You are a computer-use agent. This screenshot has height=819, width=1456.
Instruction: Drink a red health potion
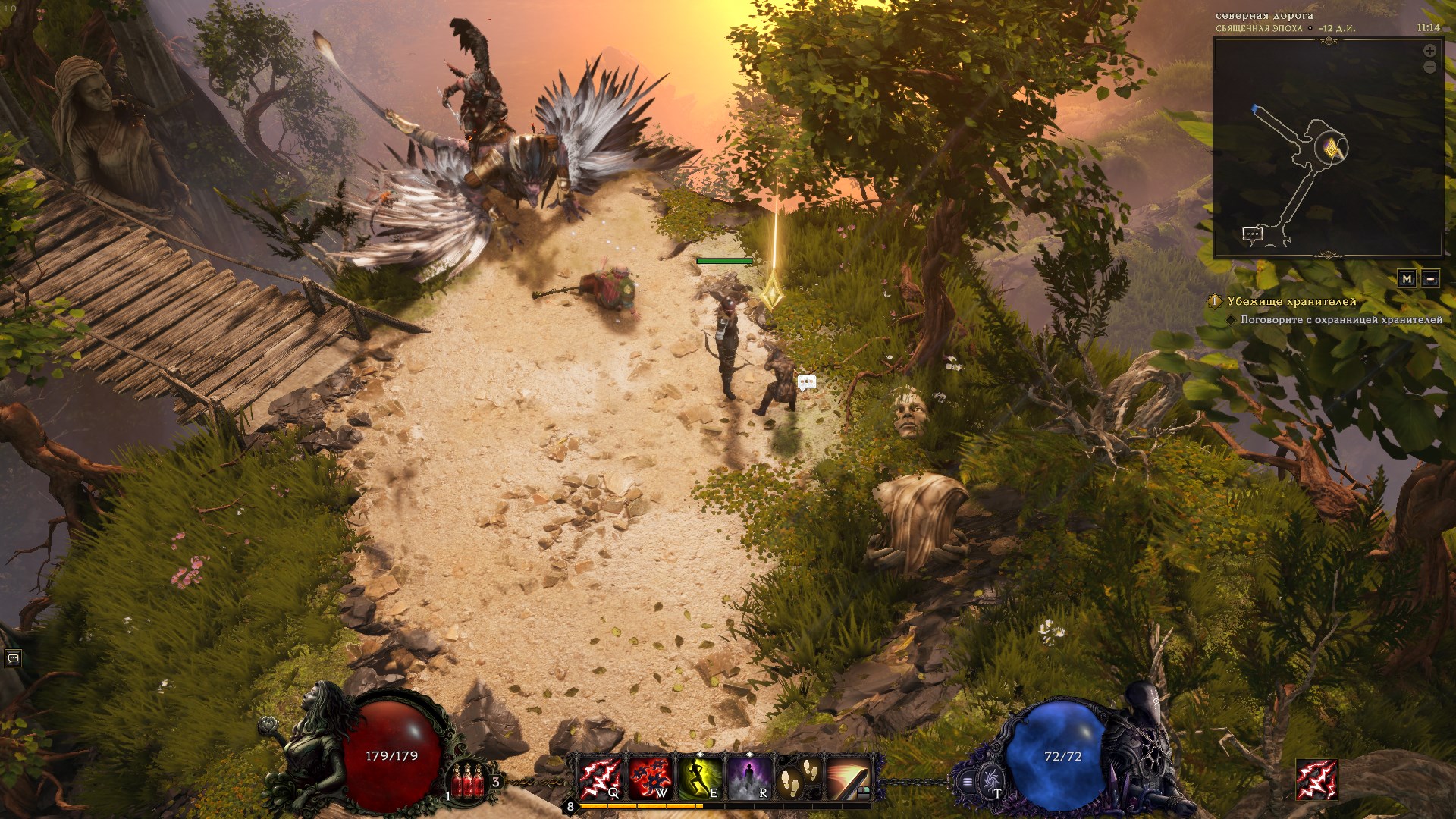pos(468,781)
